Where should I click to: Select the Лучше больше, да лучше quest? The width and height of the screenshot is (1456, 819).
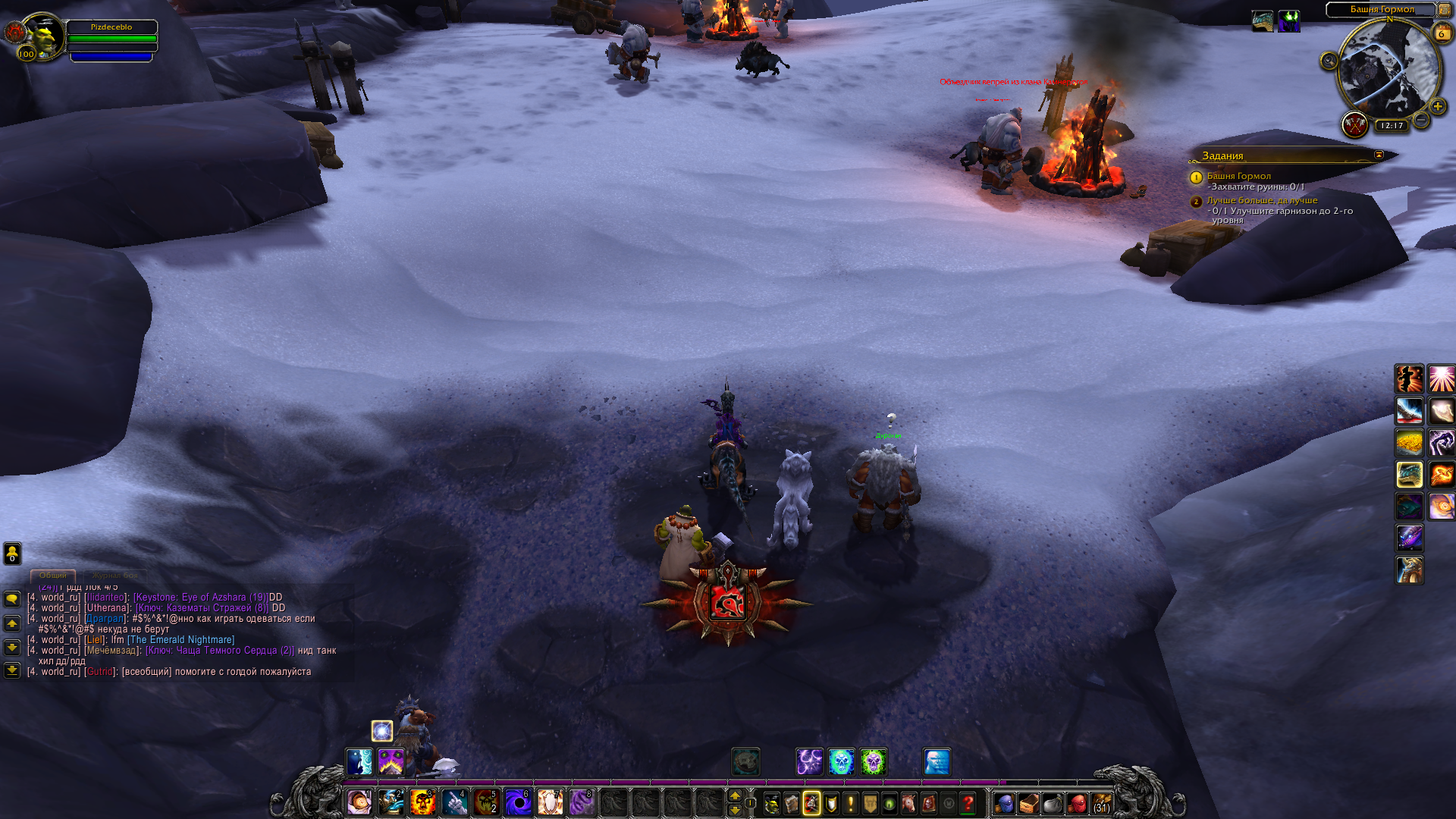[1262, 200]
